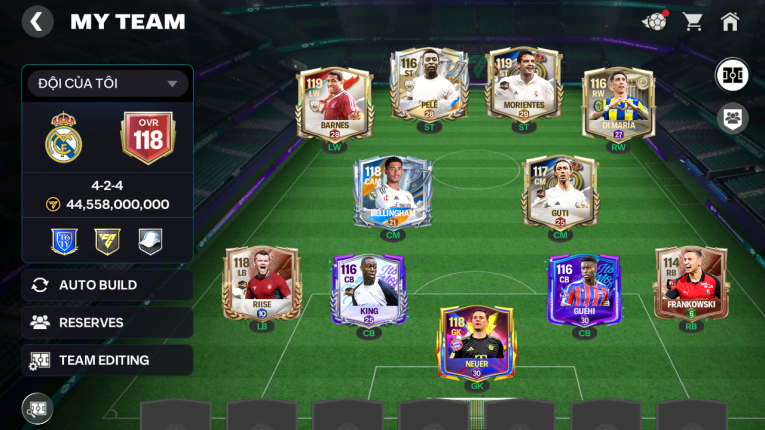Tap the Riise left back card

tap(262, 283)
